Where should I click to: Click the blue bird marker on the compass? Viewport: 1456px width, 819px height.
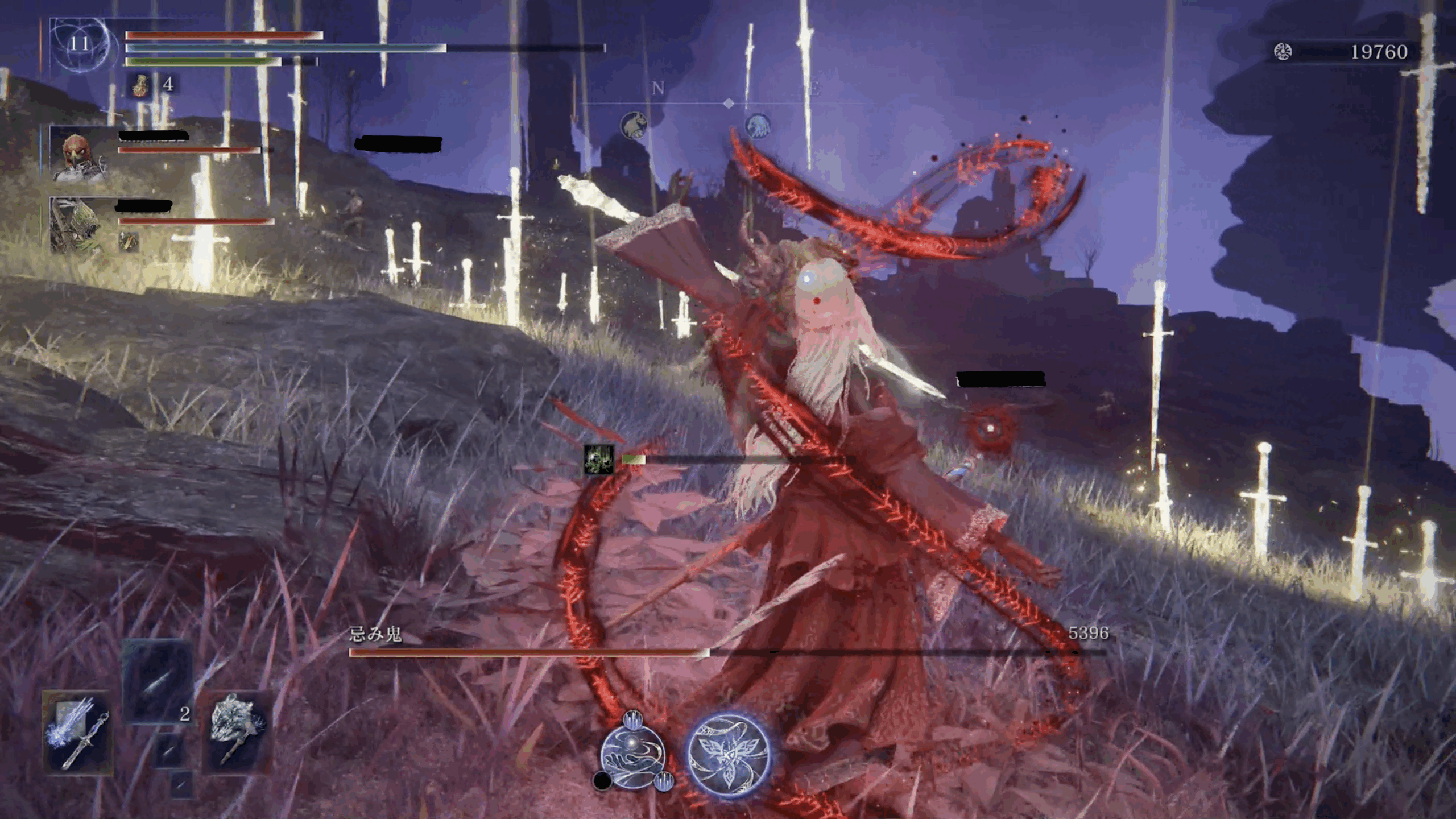coord(758,125)
